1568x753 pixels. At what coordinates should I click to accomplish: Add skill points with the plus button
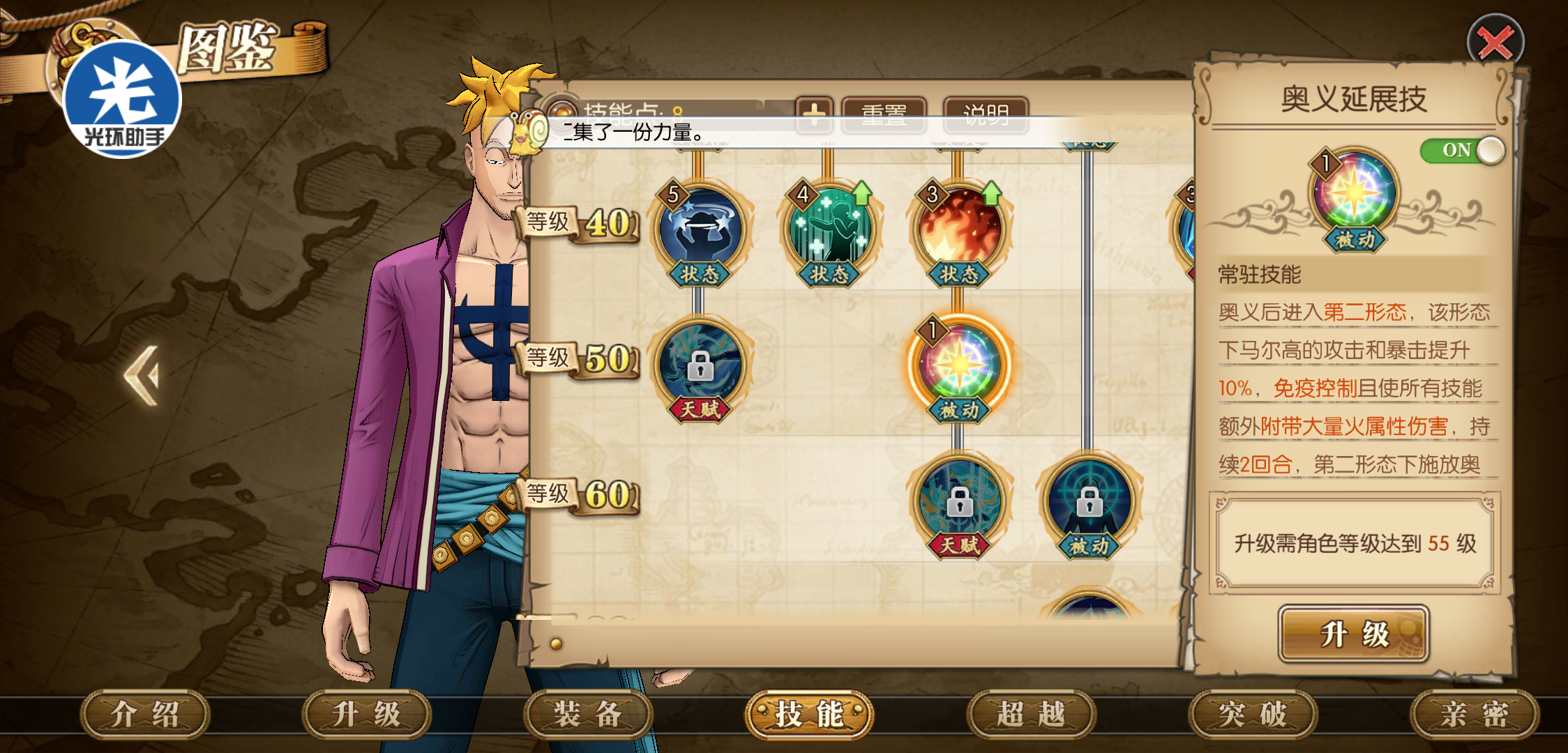814,114
